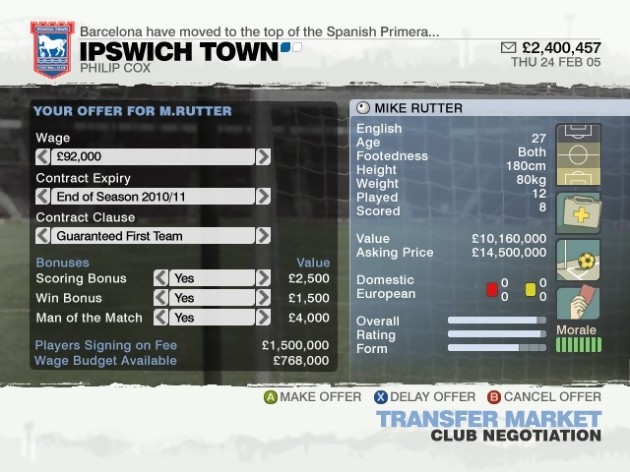Select the End of Season 2010/11 field

pos(152,196)
